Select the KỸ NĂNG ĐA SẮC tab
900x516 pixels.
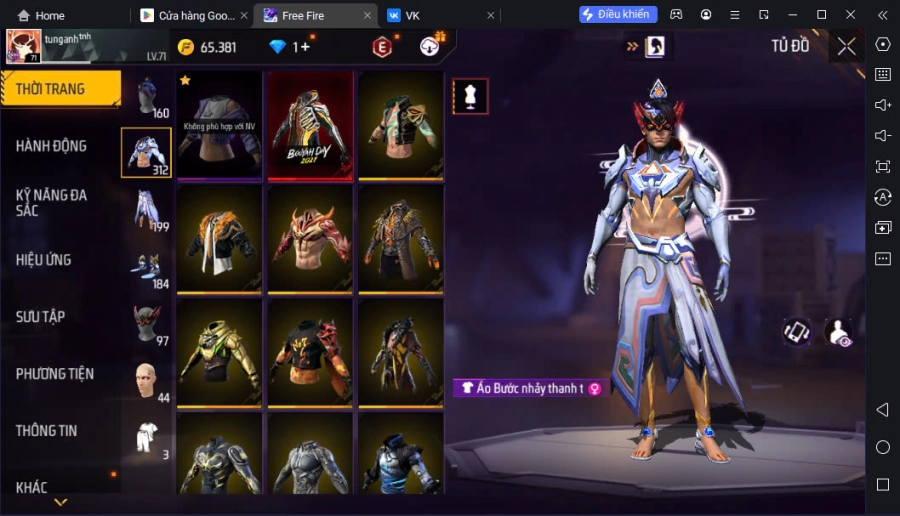tap(52, 203)
